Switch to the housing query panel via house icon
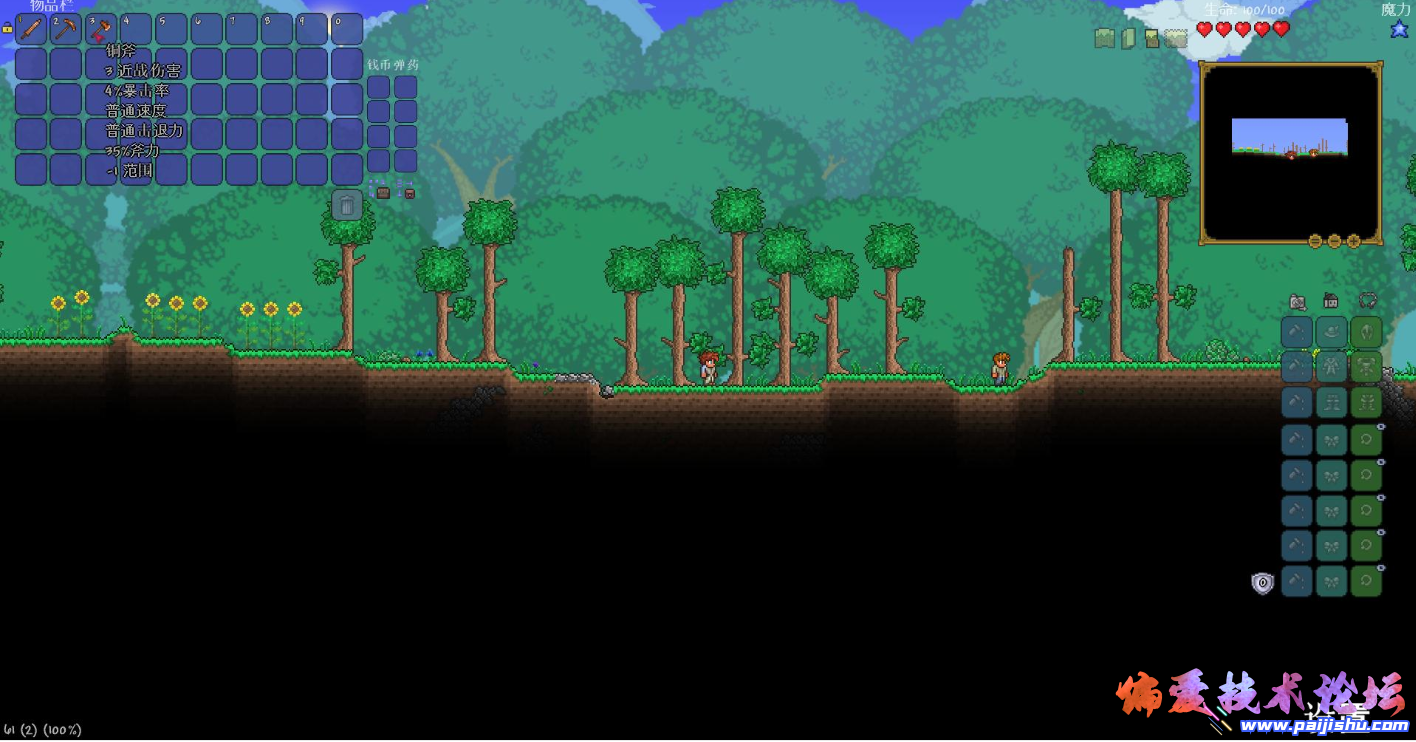Viewport: 1416px width, 742px height. pos(1330,300)
